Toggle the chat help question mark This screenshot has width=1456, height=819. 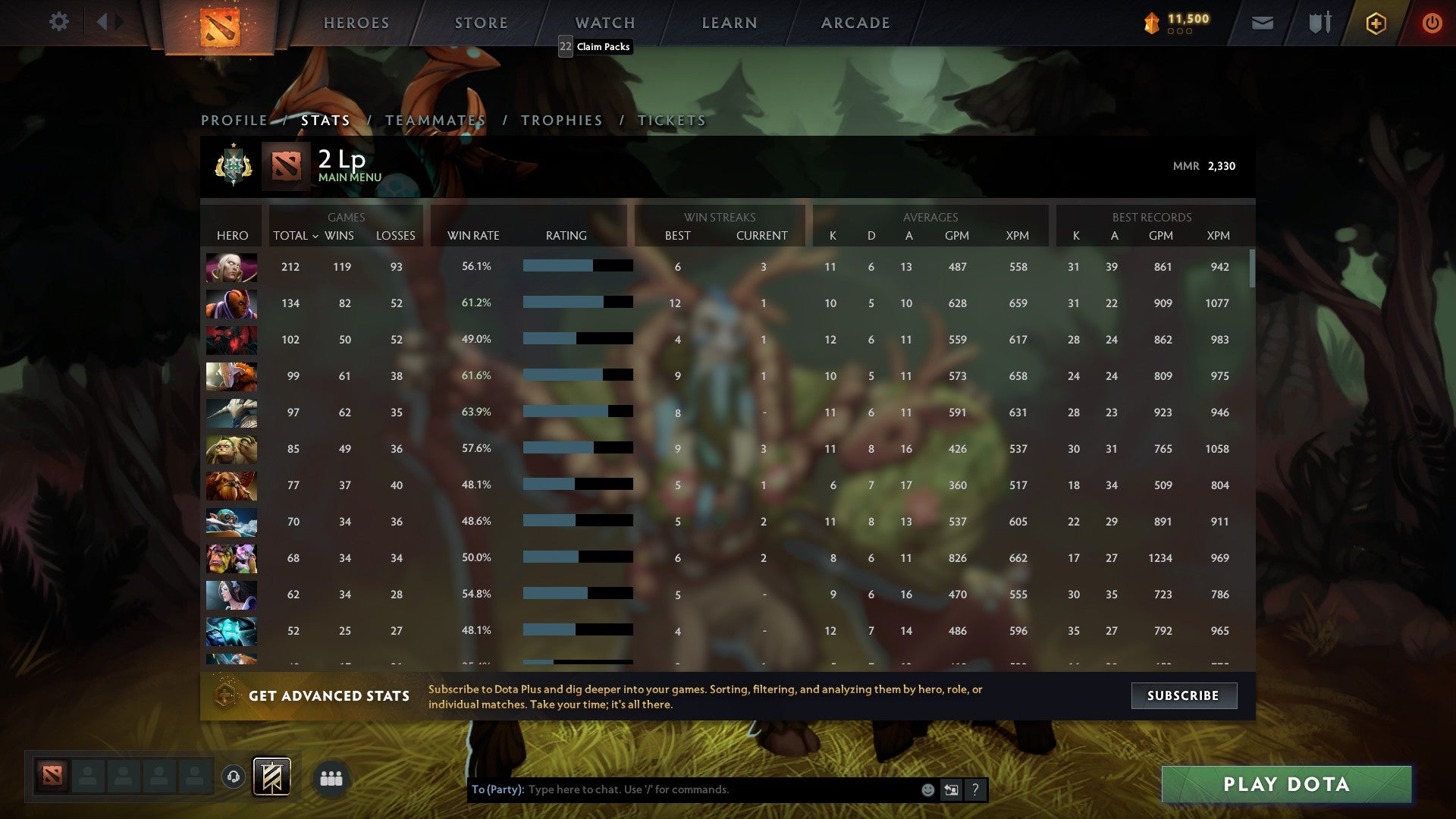(976, 789)
